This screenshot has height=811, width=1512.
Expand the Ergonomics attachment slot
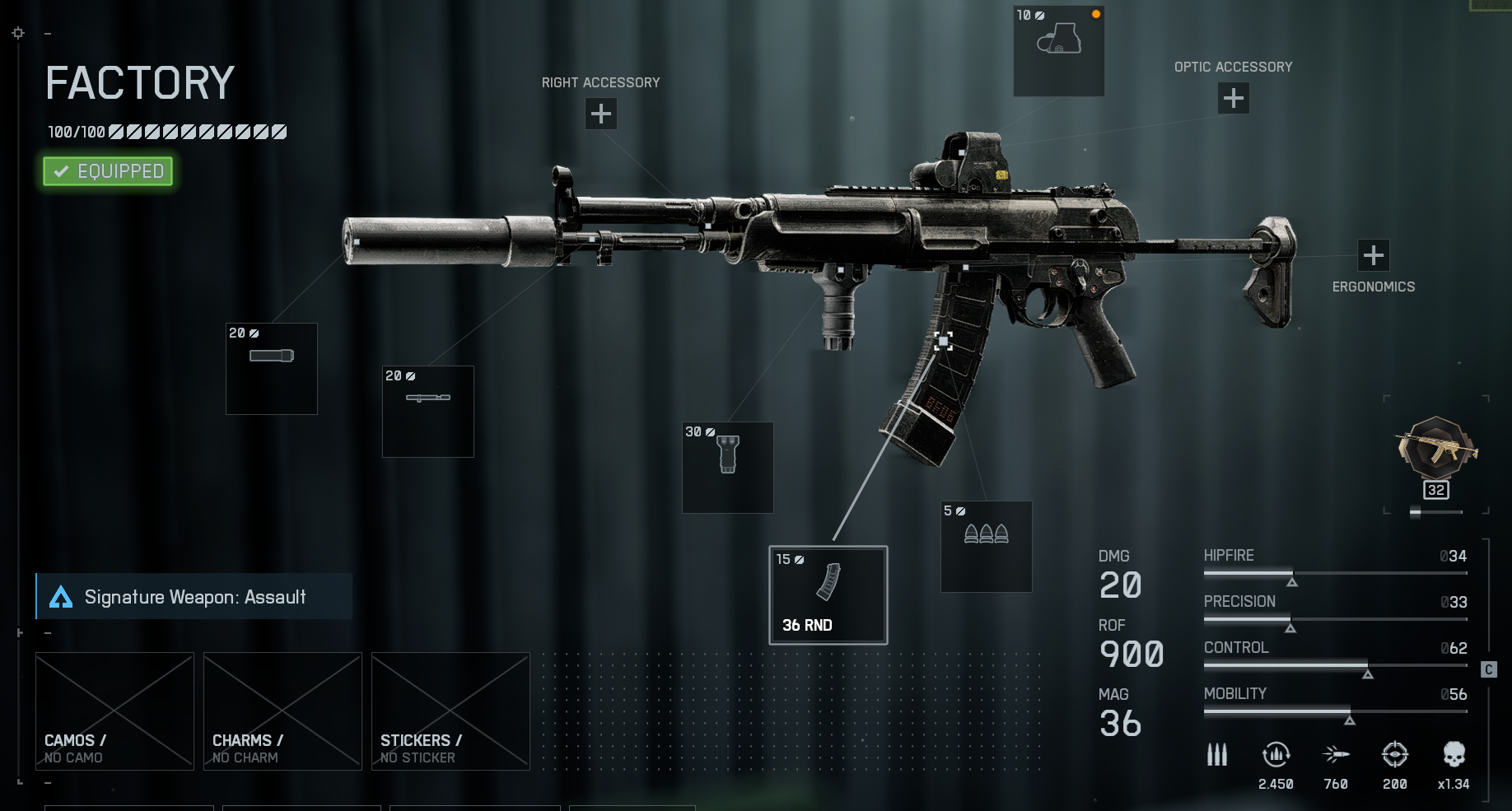[1373, 254]
